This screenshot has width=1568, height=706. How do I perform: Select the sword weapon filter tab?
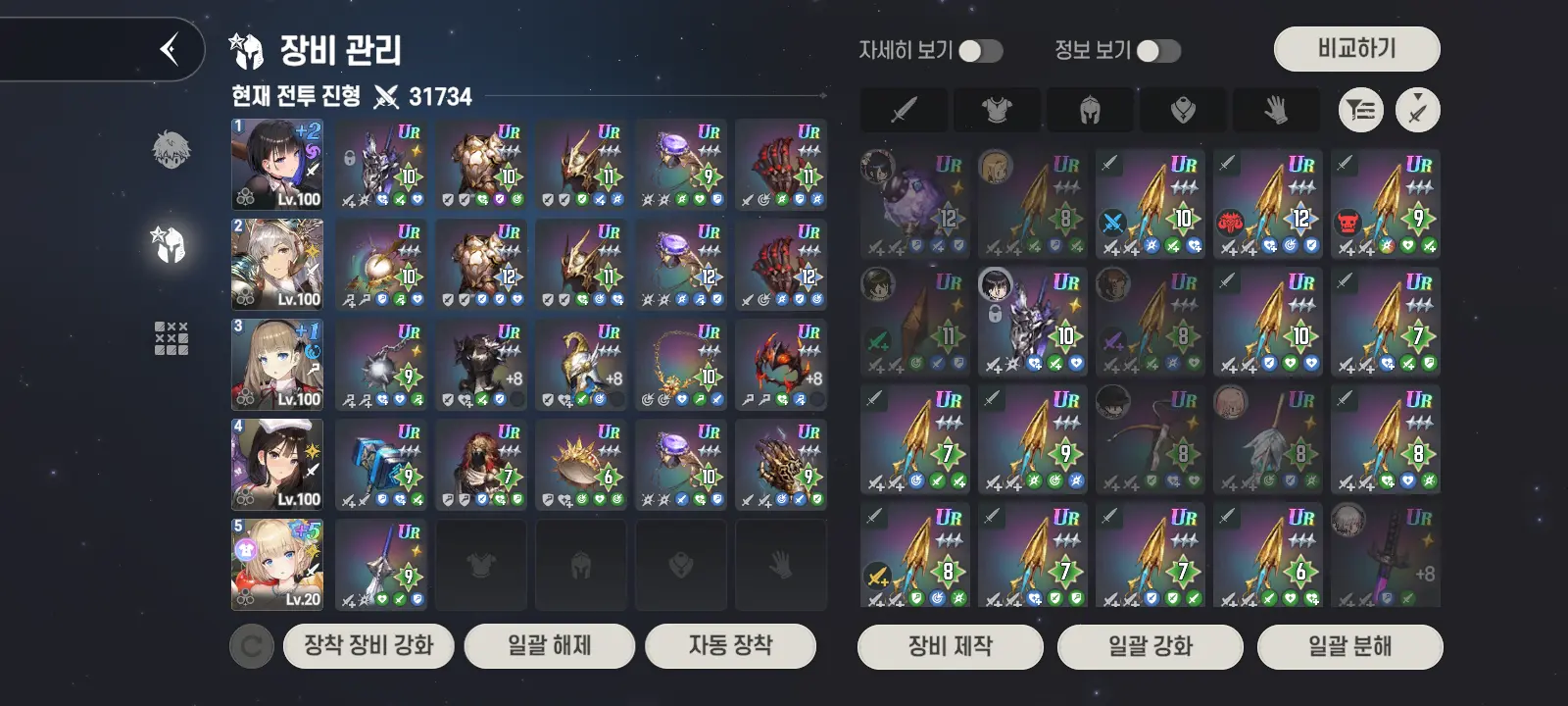pyautogui.click(x=904, y=110)
